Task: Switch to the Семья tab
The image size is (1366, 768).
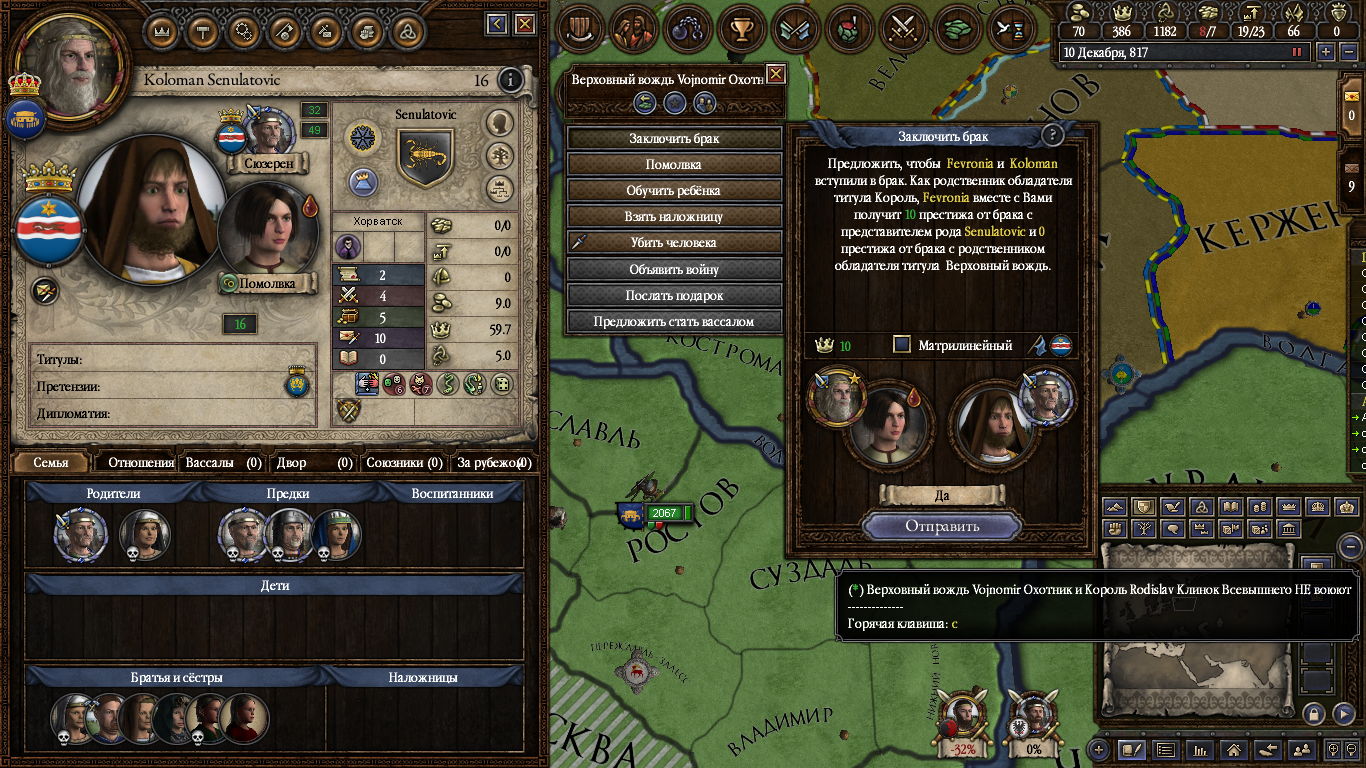Action: coord(51,463)
